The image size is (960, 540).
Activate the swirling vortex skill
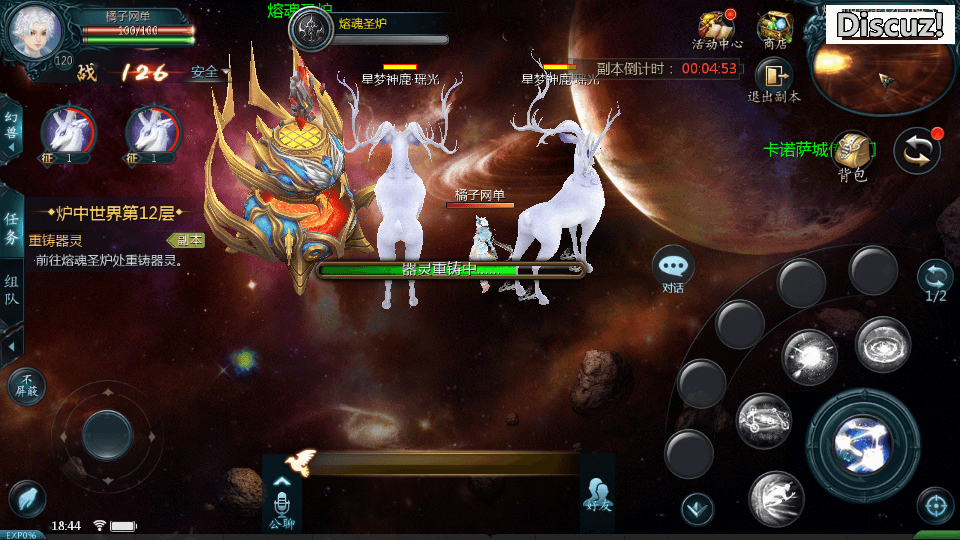click(x=882, y=344)
